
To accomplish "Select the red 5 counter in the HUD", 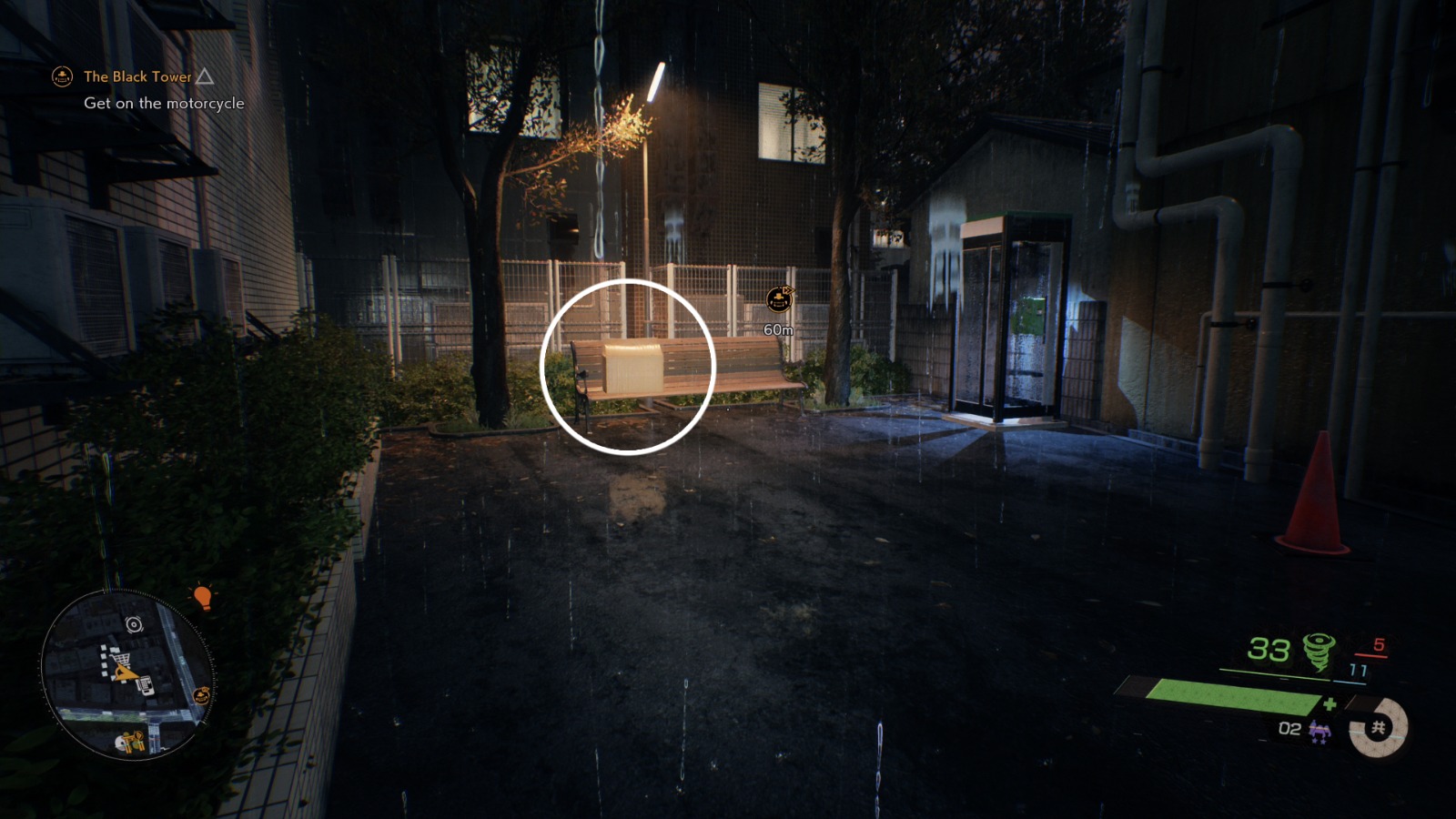I will 1379,646.
